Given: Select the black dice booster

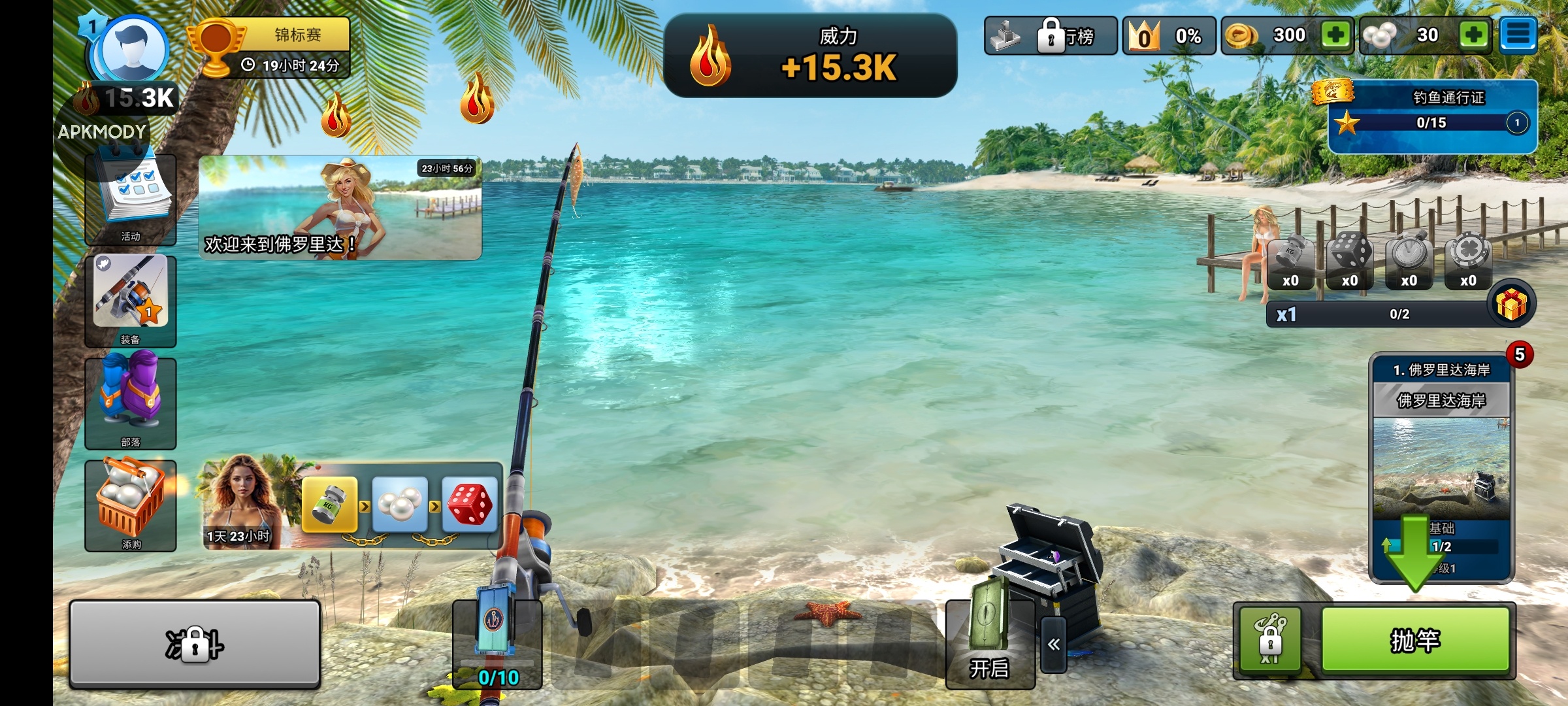Looking at the screenshot, I should pos(1350,260).
